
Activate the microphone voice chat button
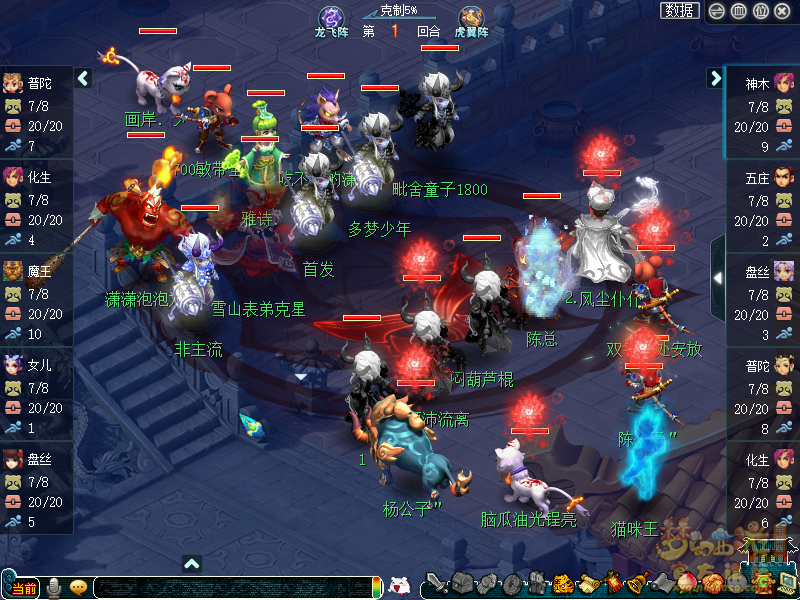[54, 587]
